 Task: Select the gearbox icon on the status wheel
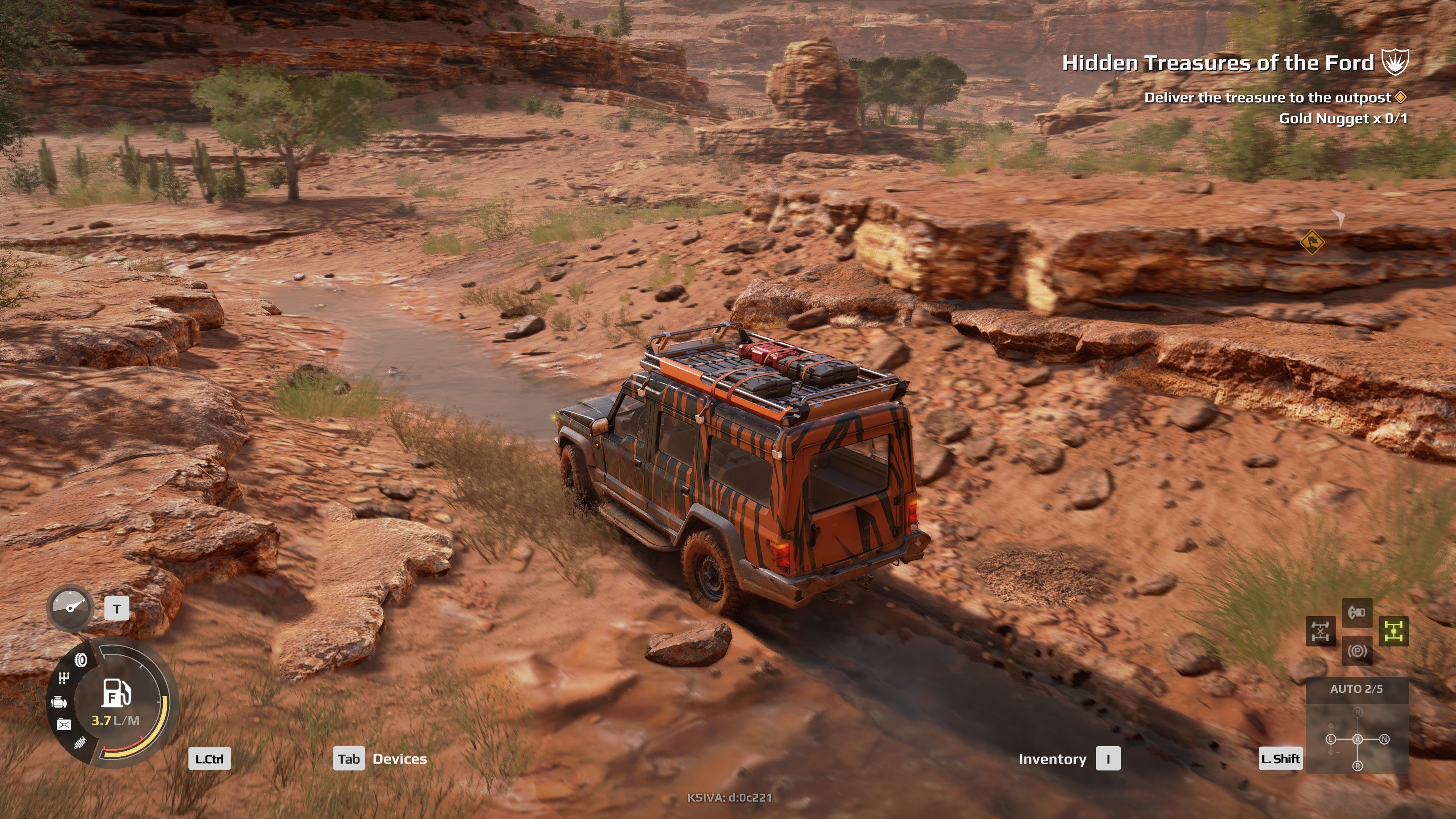tap(64, 678)
